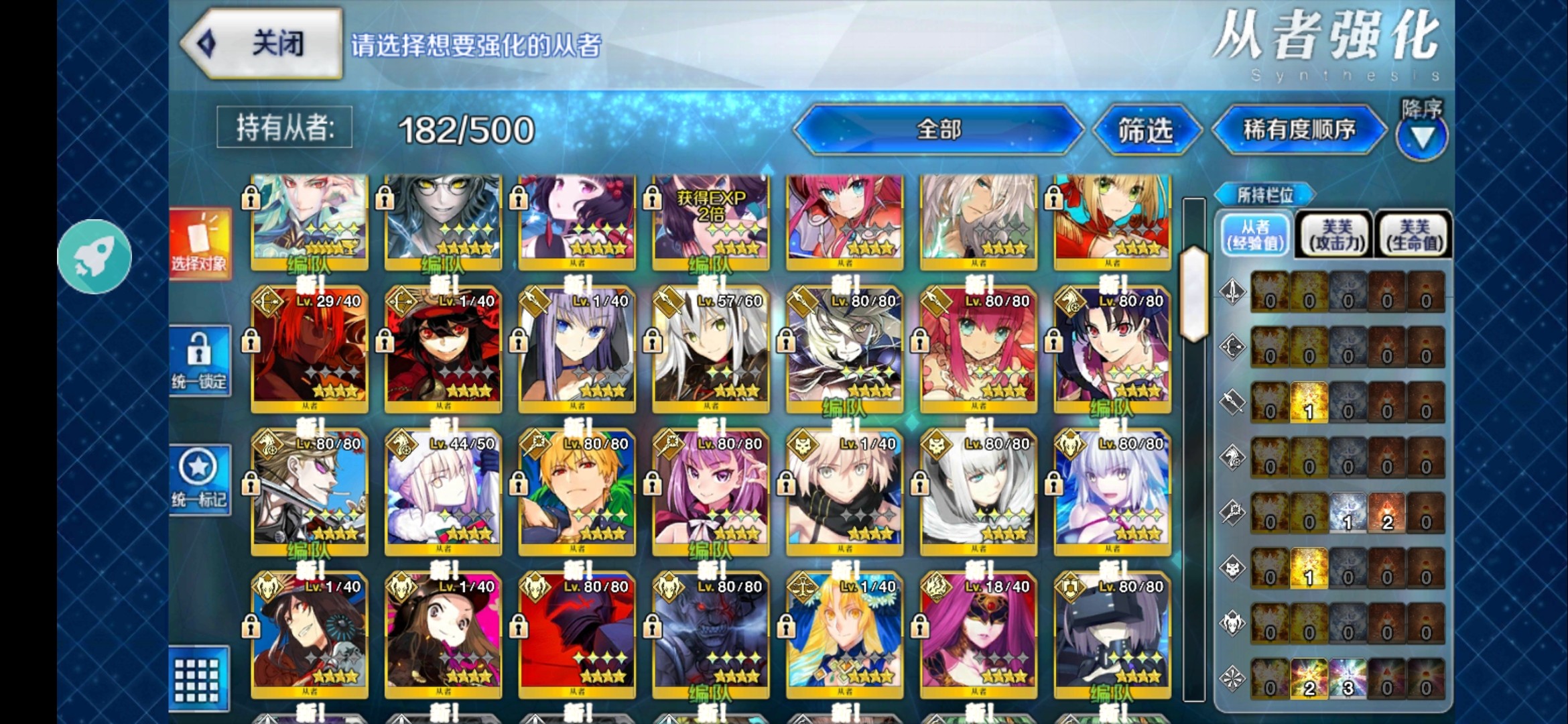Switch to the 芙芙(攻击力) tab
Image resolution: width=1568 pixels, height=724 pixels.
pyautogui.click(x=1336, y=235)
